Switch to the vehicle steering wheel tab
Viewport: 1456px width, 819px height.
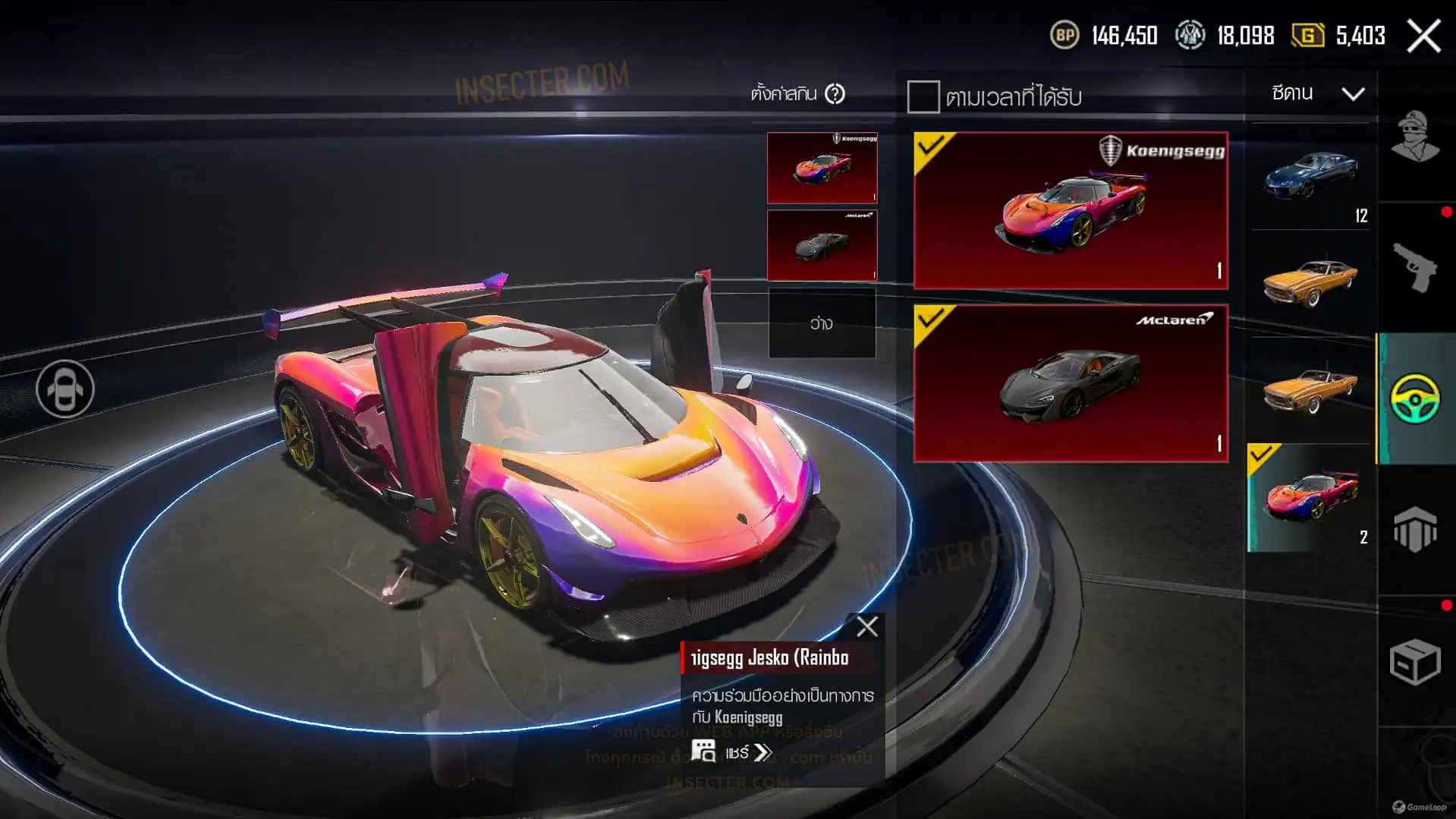1416,398
